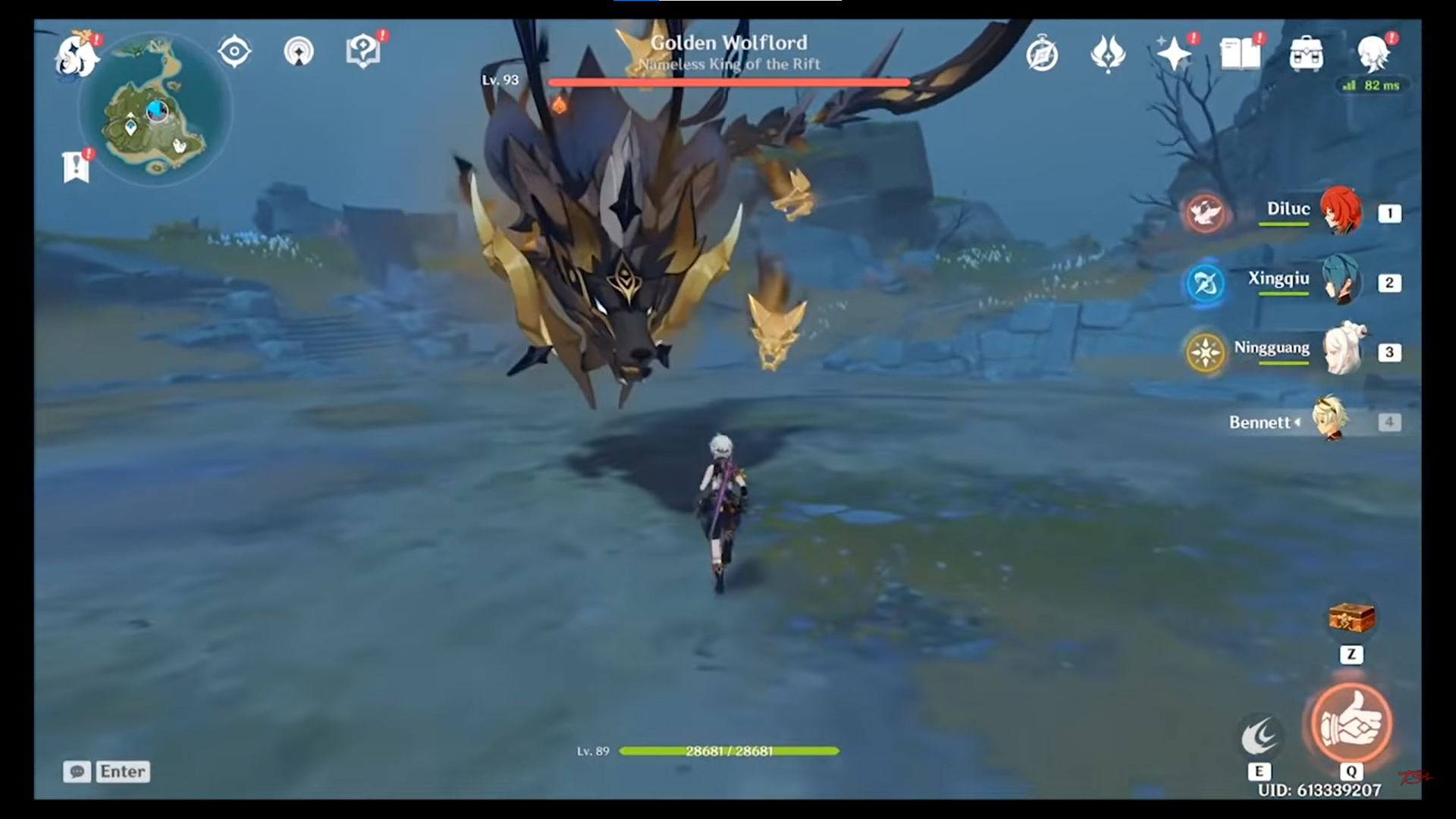Screen dimensions: 1456x819
Task: Open the compass adventure handbook icon
Action: [x=1042, y=54]
